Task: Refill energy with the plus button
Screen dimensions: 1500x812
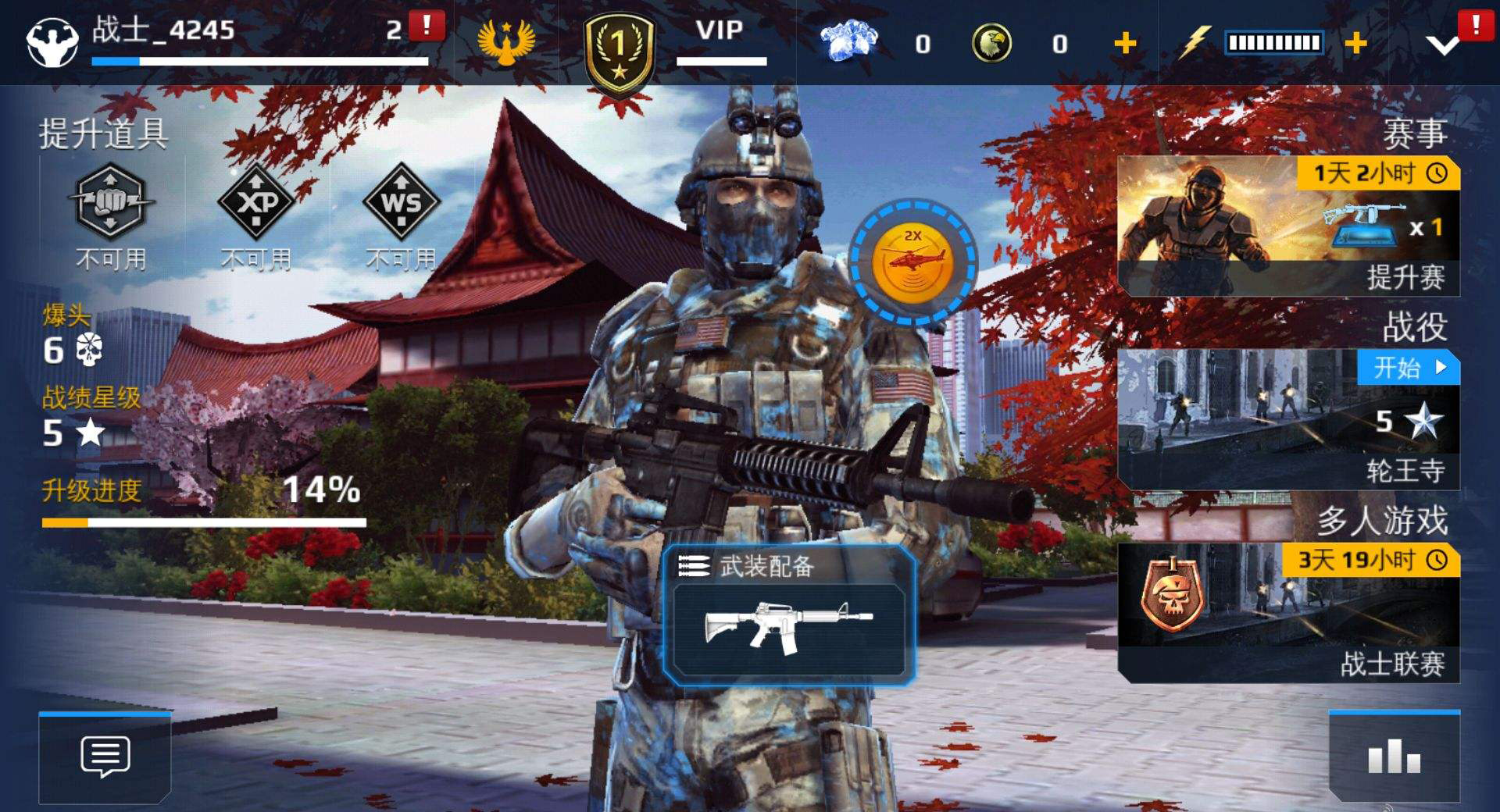Action: (1355, 43)
